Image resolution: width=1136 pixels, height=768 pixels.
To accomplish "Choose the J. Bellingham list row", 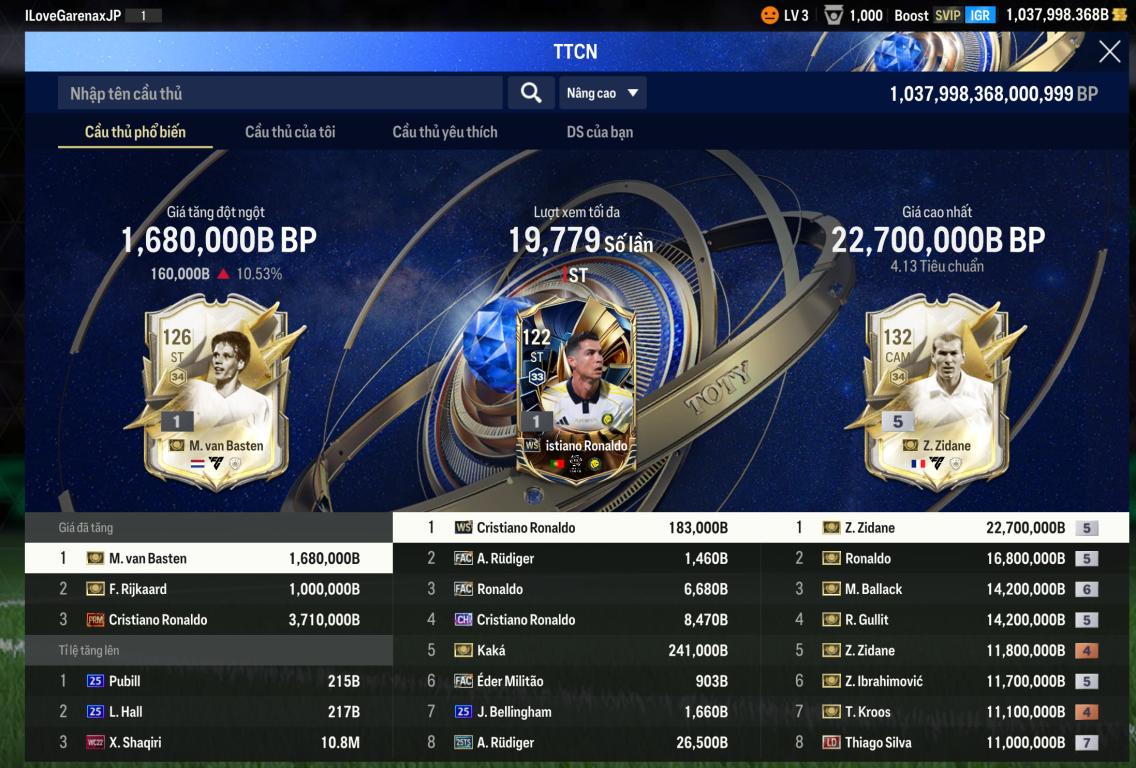I will click(x=577, y=712).
